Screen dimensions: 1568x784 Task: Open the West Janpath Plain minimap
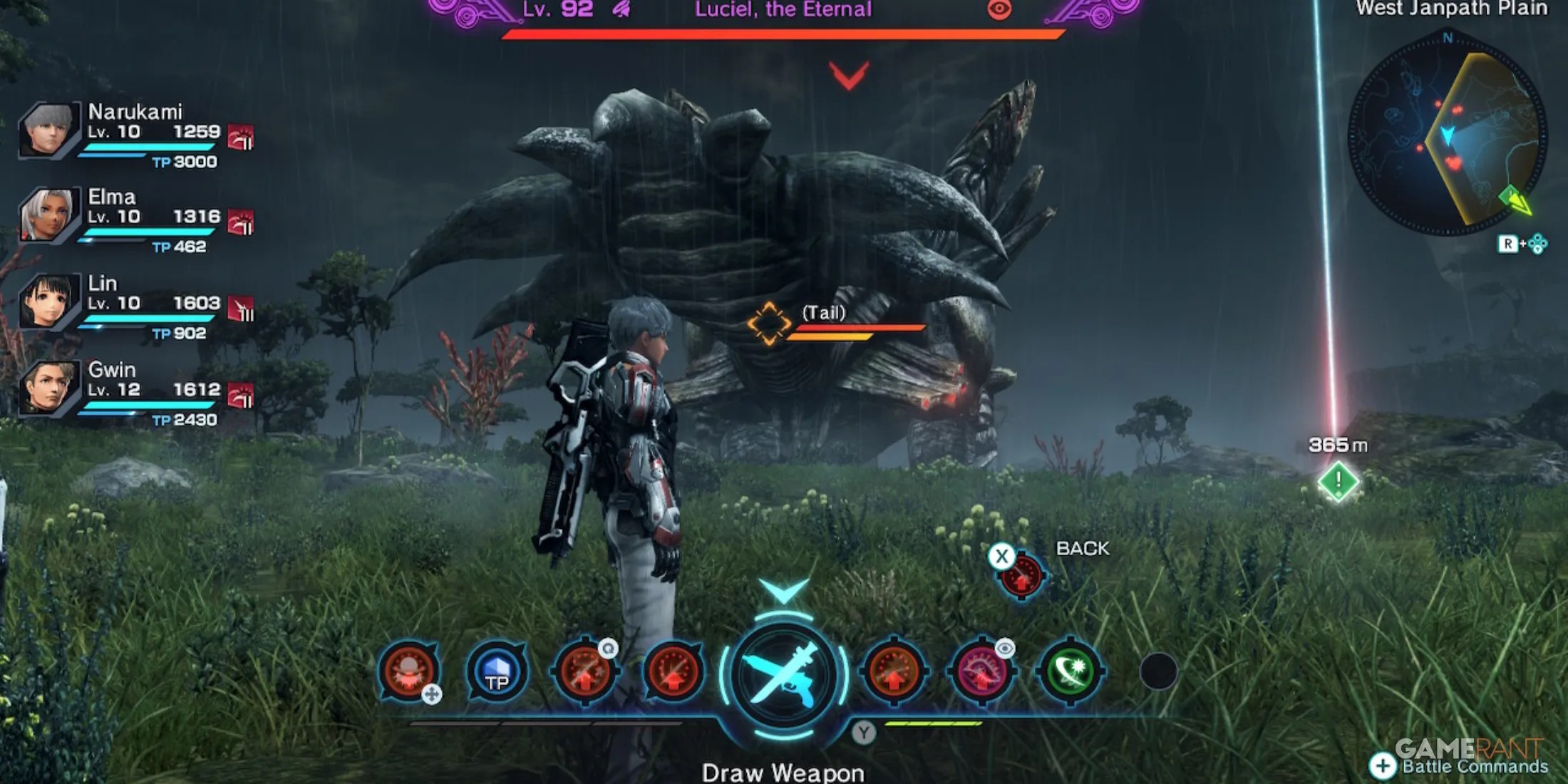1447,135
